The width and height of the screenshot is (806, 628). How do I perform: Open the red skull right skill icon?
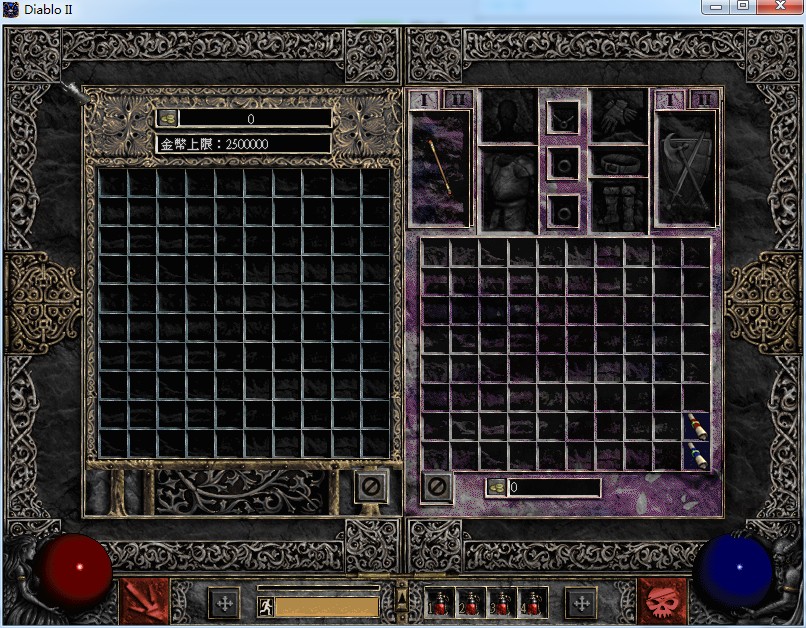(662, 601)
